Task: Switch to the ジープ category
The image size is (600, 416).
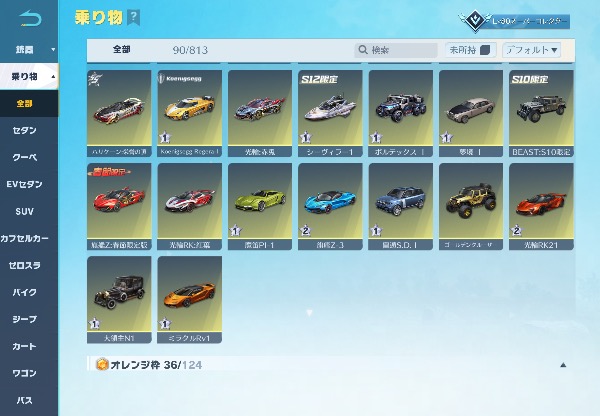Action: click(27, 320)
